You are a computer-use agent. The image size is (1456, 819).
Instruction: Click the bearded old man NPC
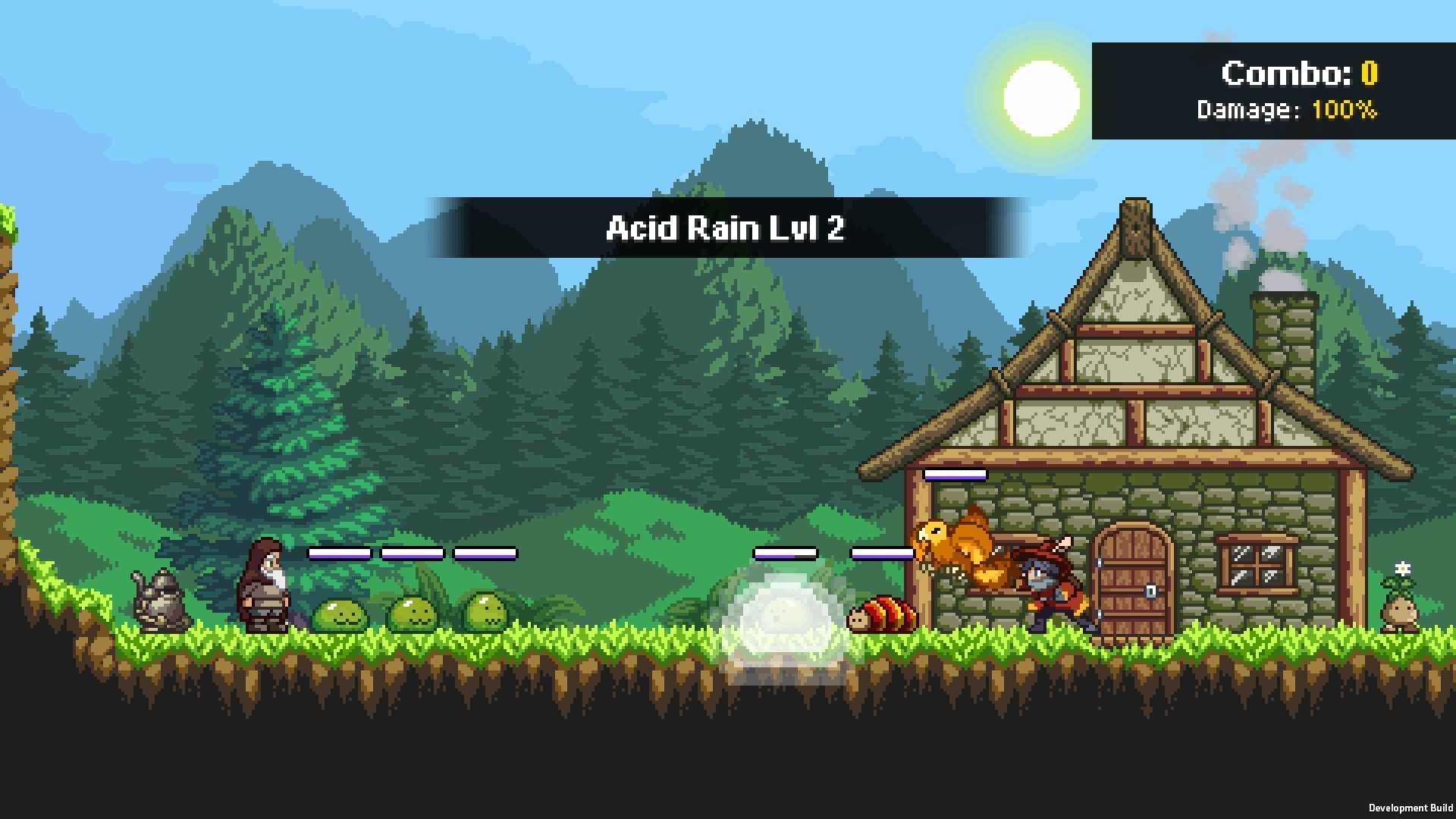(x=265, y=588)
